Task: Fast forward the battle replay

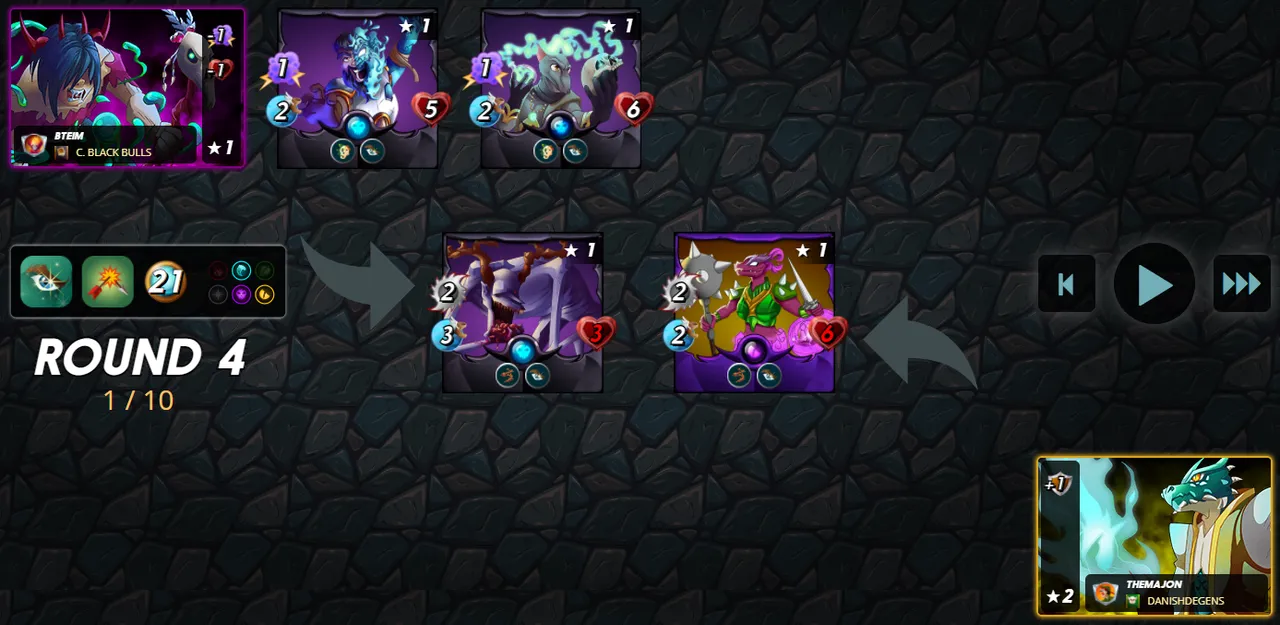Action: tap(1241, 284)
